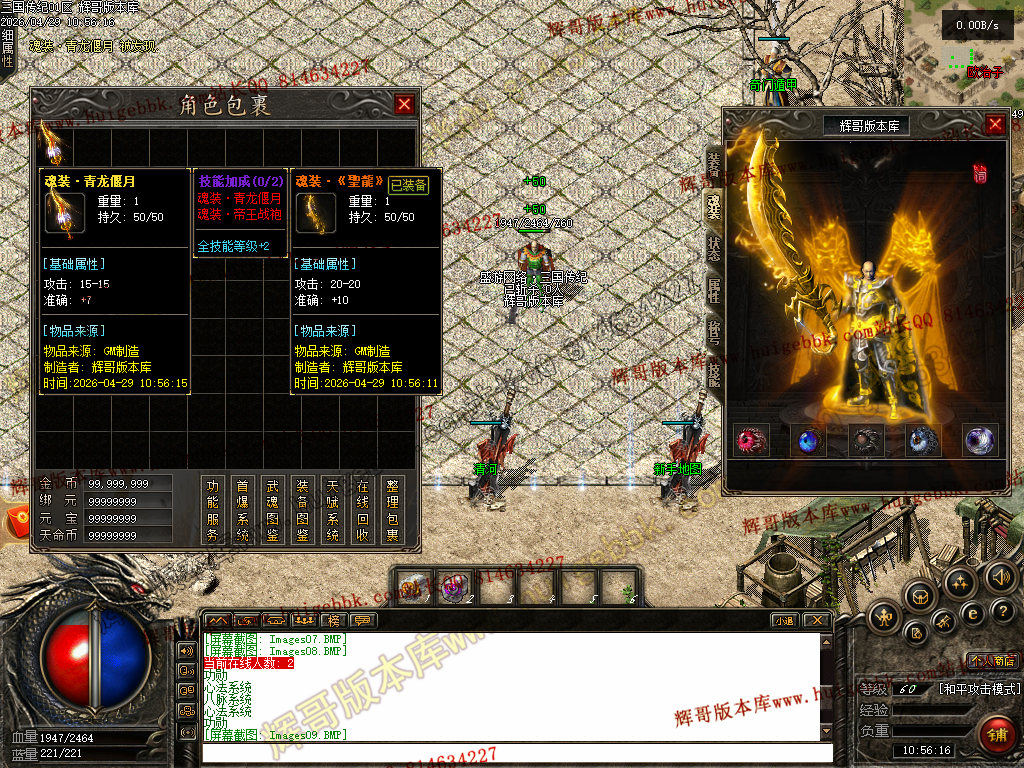The width and height of the screenshot is (1024, 768).
Task: Toggle the sound speaker icon
Action: click(x=1000, y=577)
